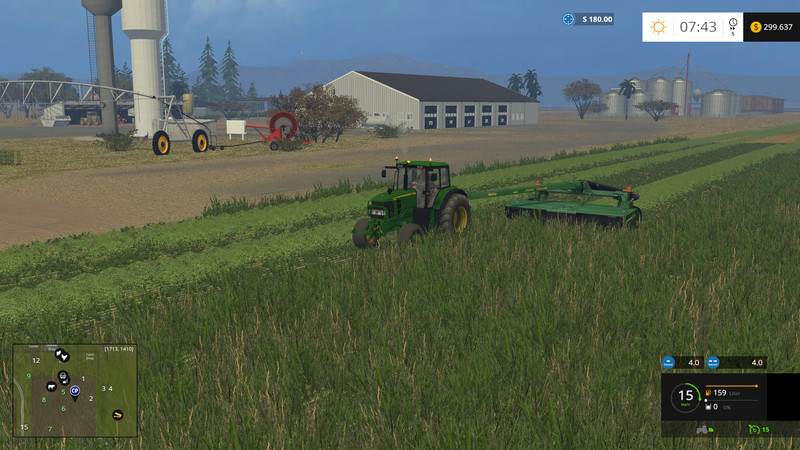Select green field number 7 on the minimap

pos(50,428)
